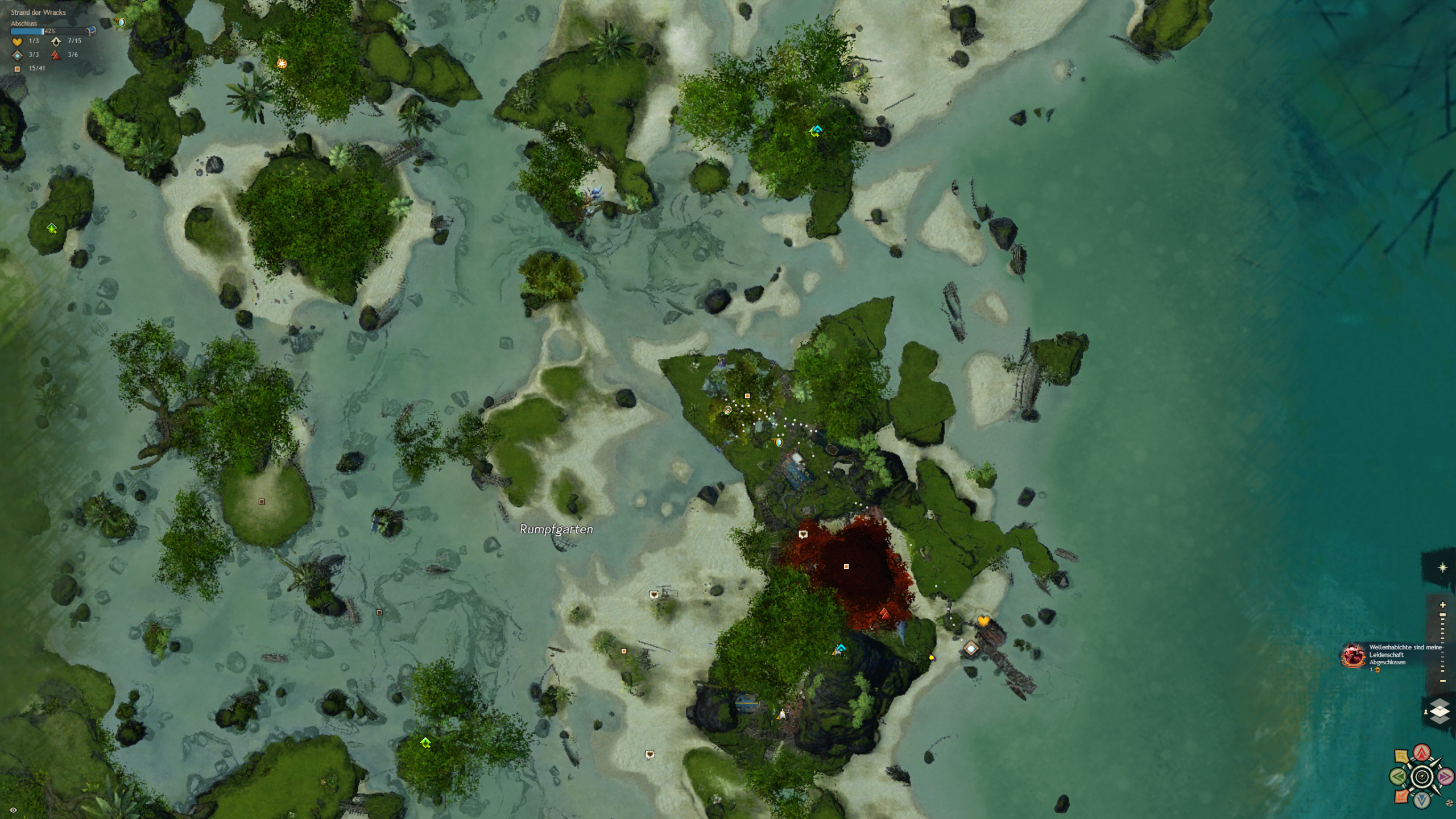1456x819 pixels.
Task: Select the golden renown heart map marker
Action: coord(983,621)
